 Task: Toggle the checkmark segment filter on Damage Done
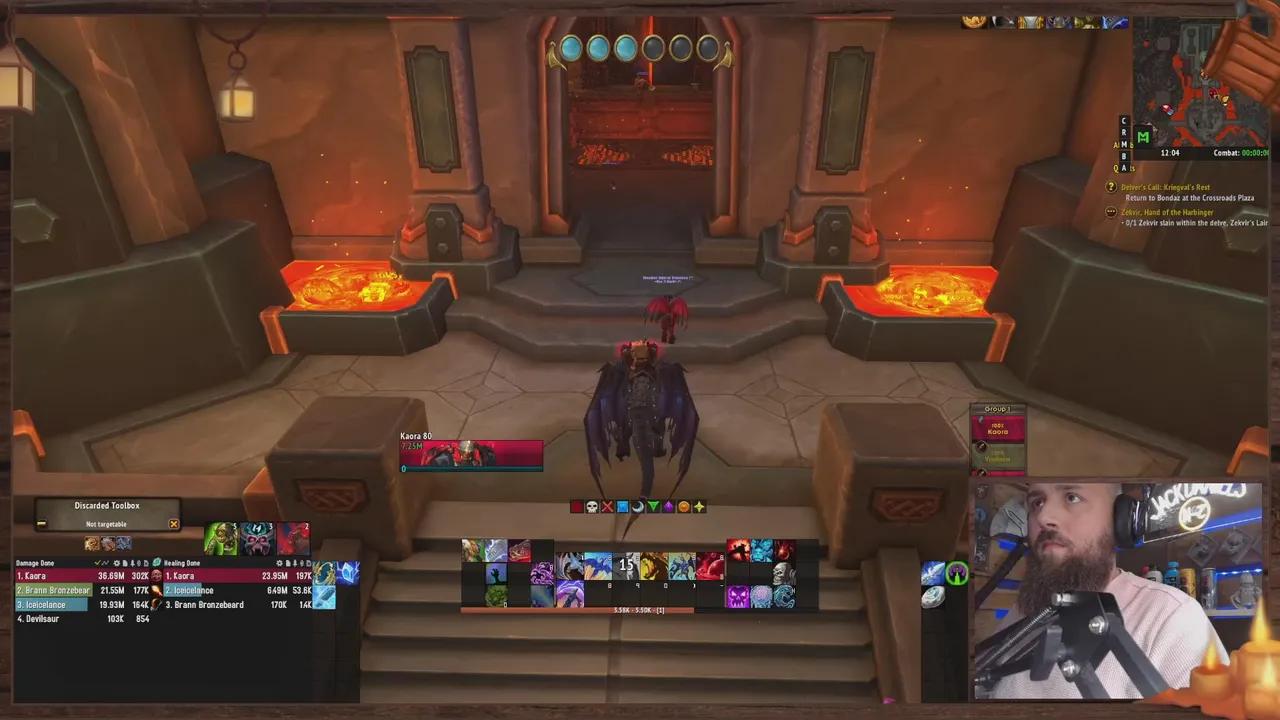pyautogui.click(x=98, y=562)
